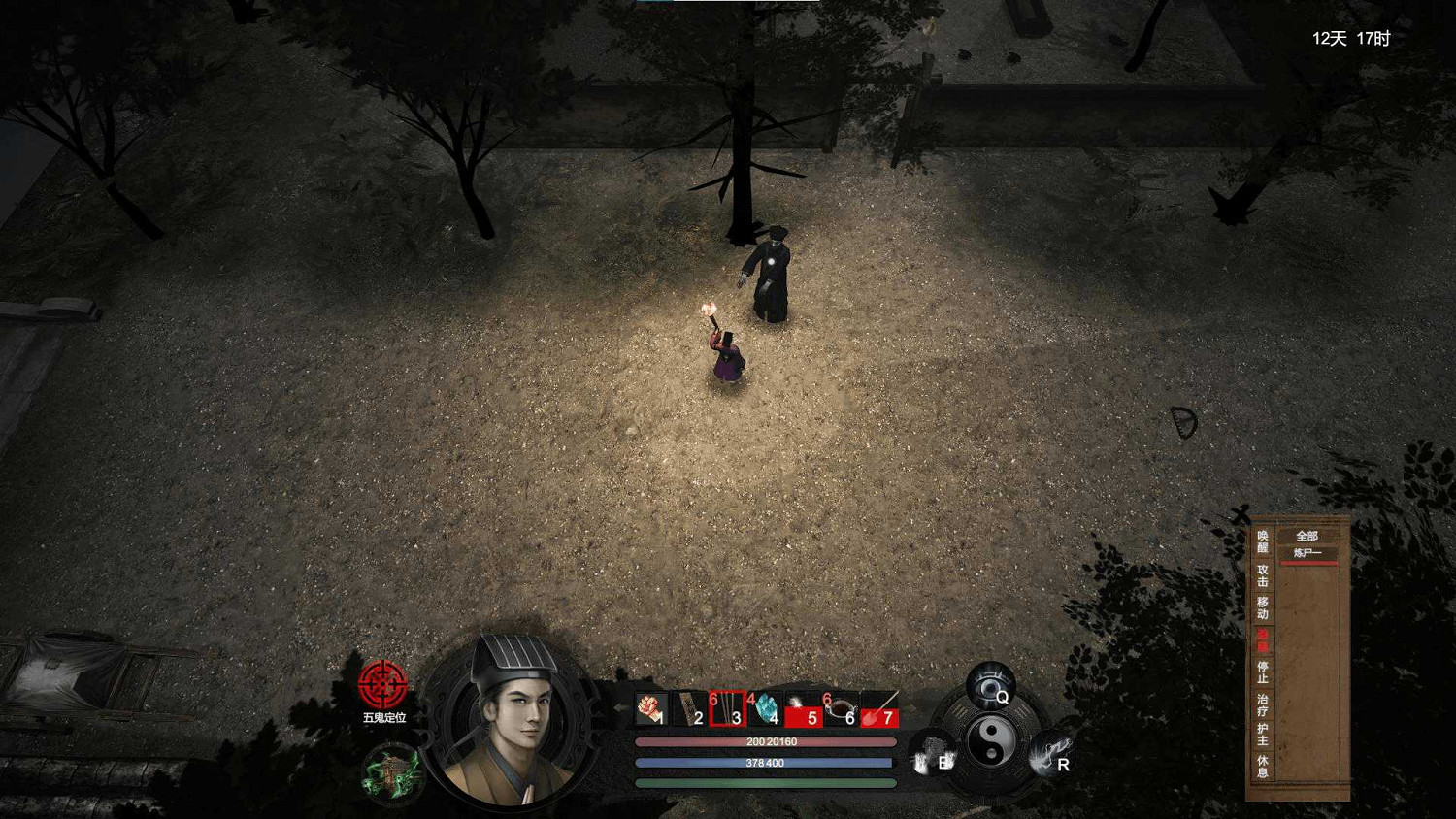1456x819 pixels.
Task: Use the incense sticks in hotbar slot 3
Action: (x=726, y=708)
